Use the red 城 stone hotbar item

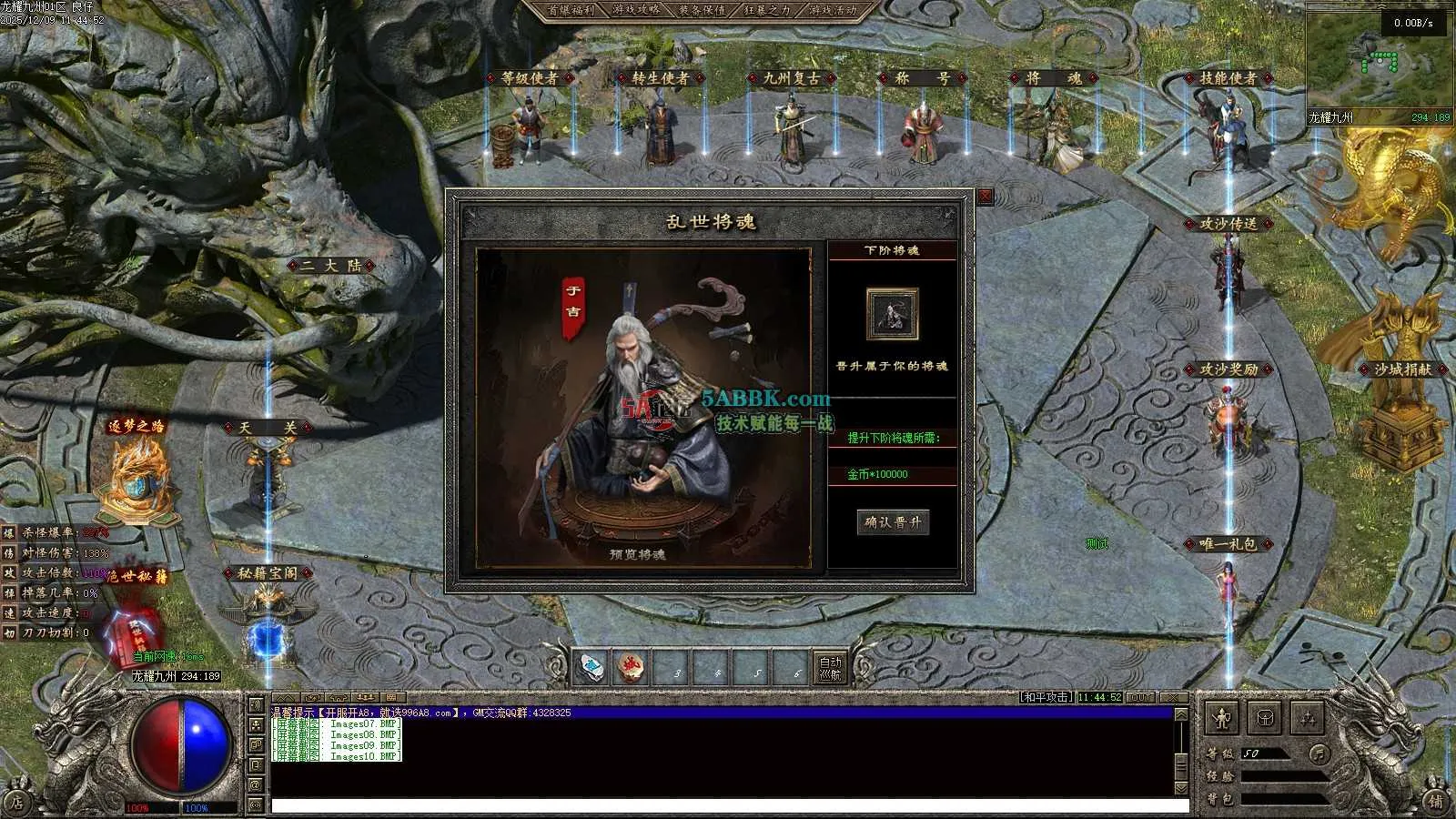[x=631, y=669]
